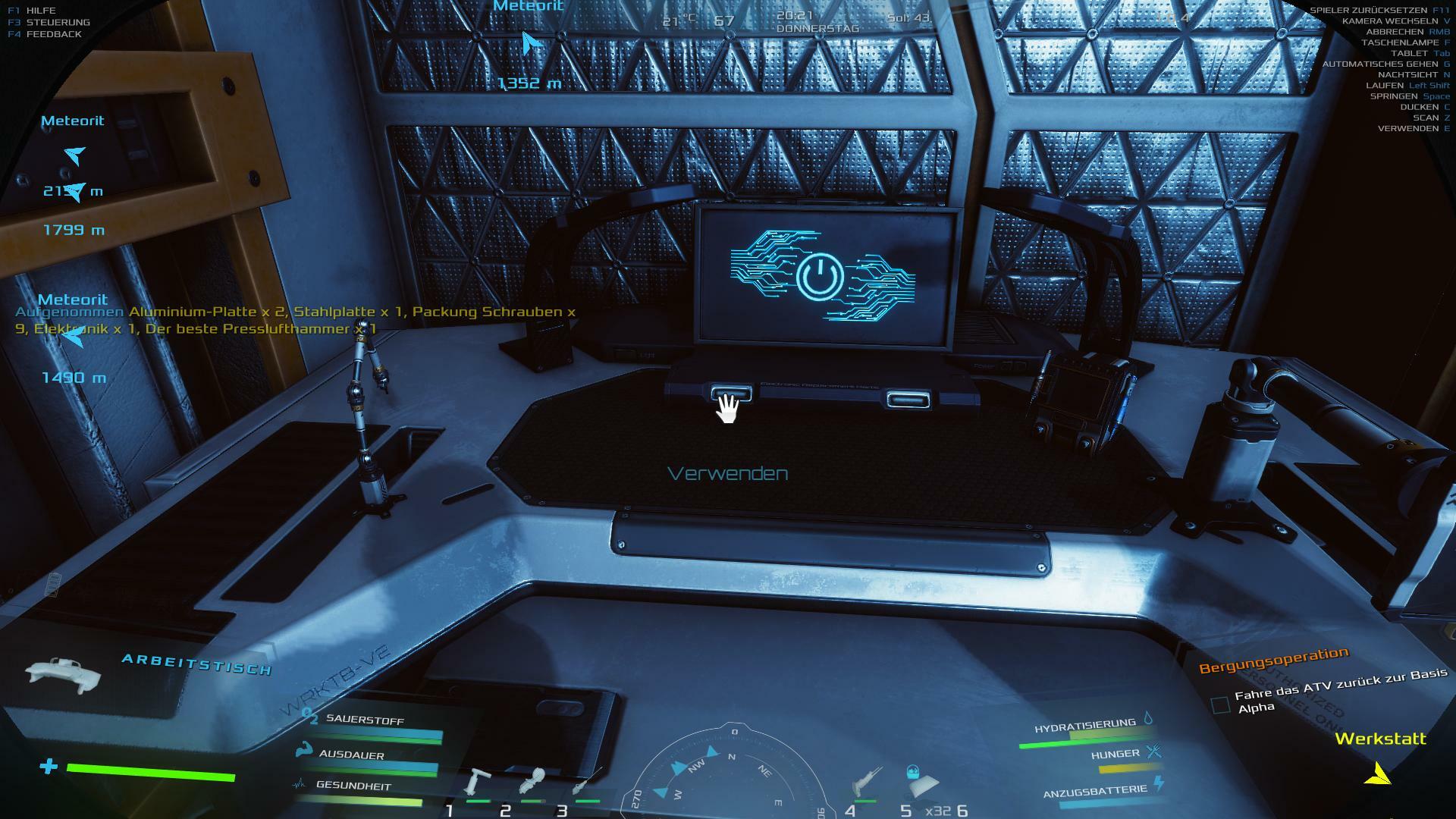Select hotbar slot 1 tool
Screen dimensions: 1456x819
point(479,783)
